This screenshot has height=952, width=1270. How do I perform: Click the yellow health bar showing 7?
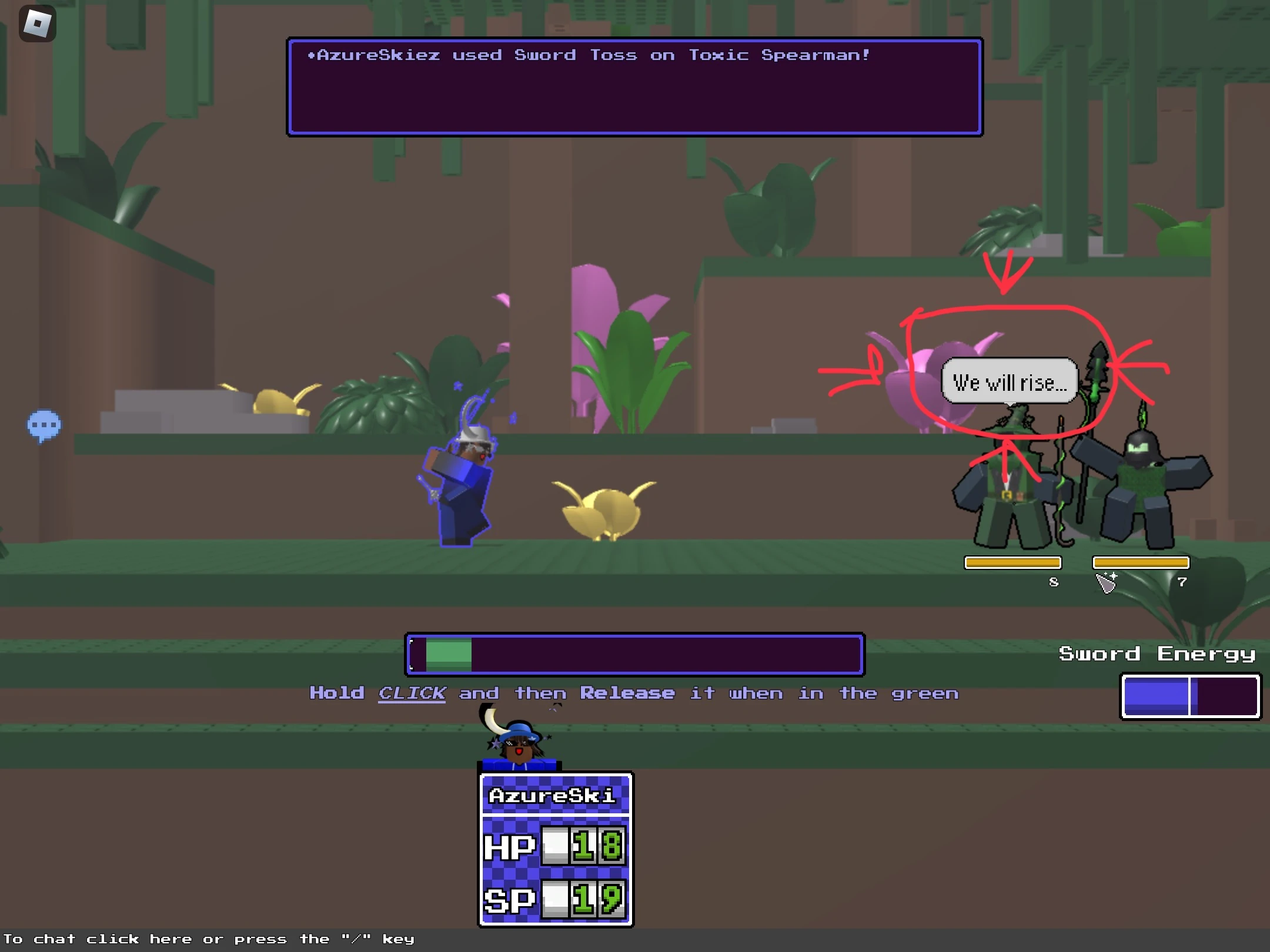(1141, 562)
